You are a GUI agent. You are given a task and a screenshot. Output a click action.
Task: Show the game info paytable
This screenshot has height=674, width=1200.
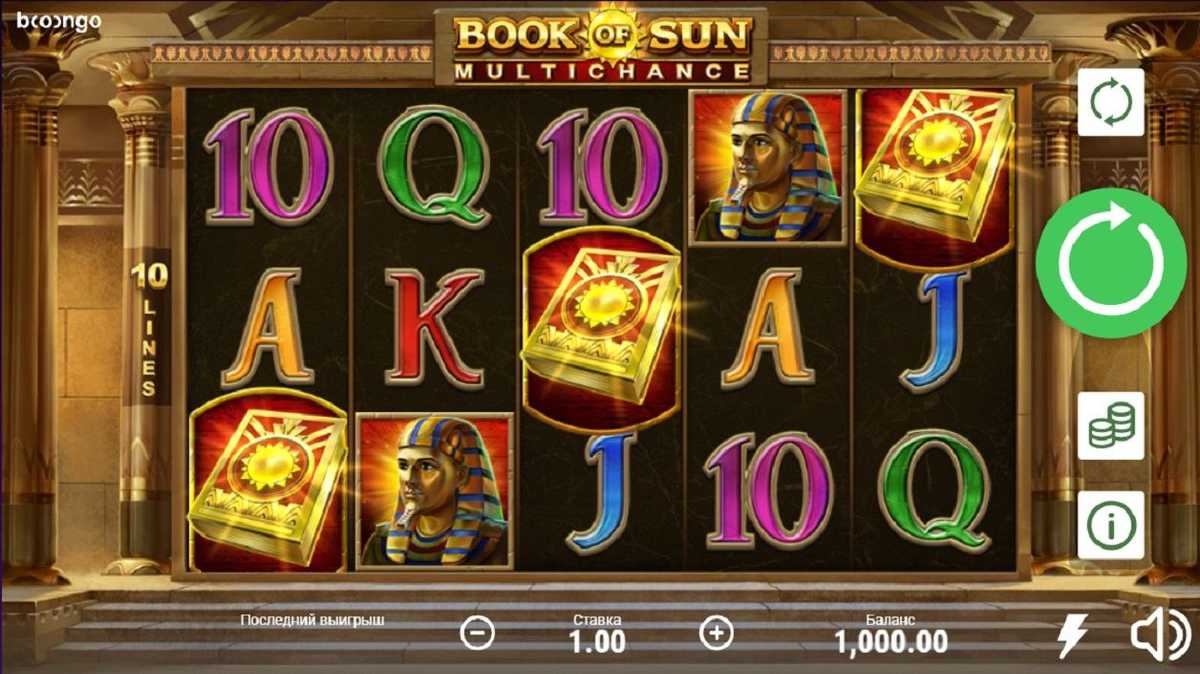coord(1110,525)
